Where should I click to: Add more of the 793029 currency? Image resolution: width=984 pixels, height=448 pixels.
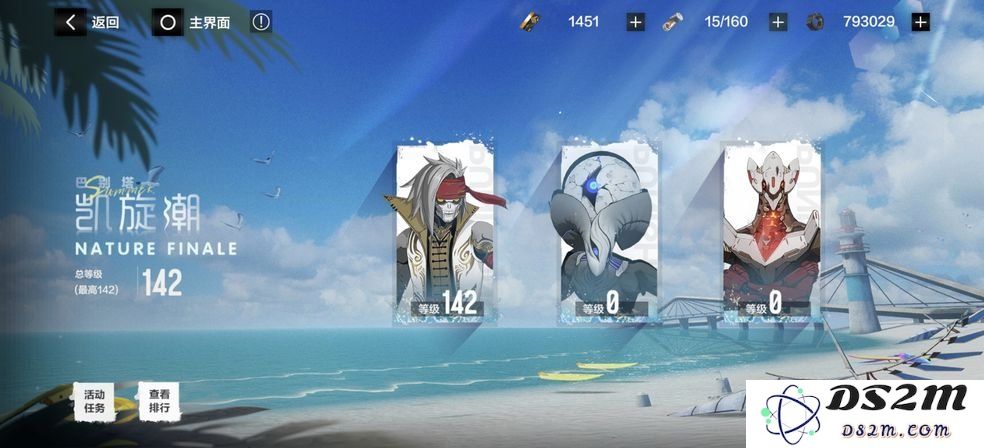click(921, 22)
